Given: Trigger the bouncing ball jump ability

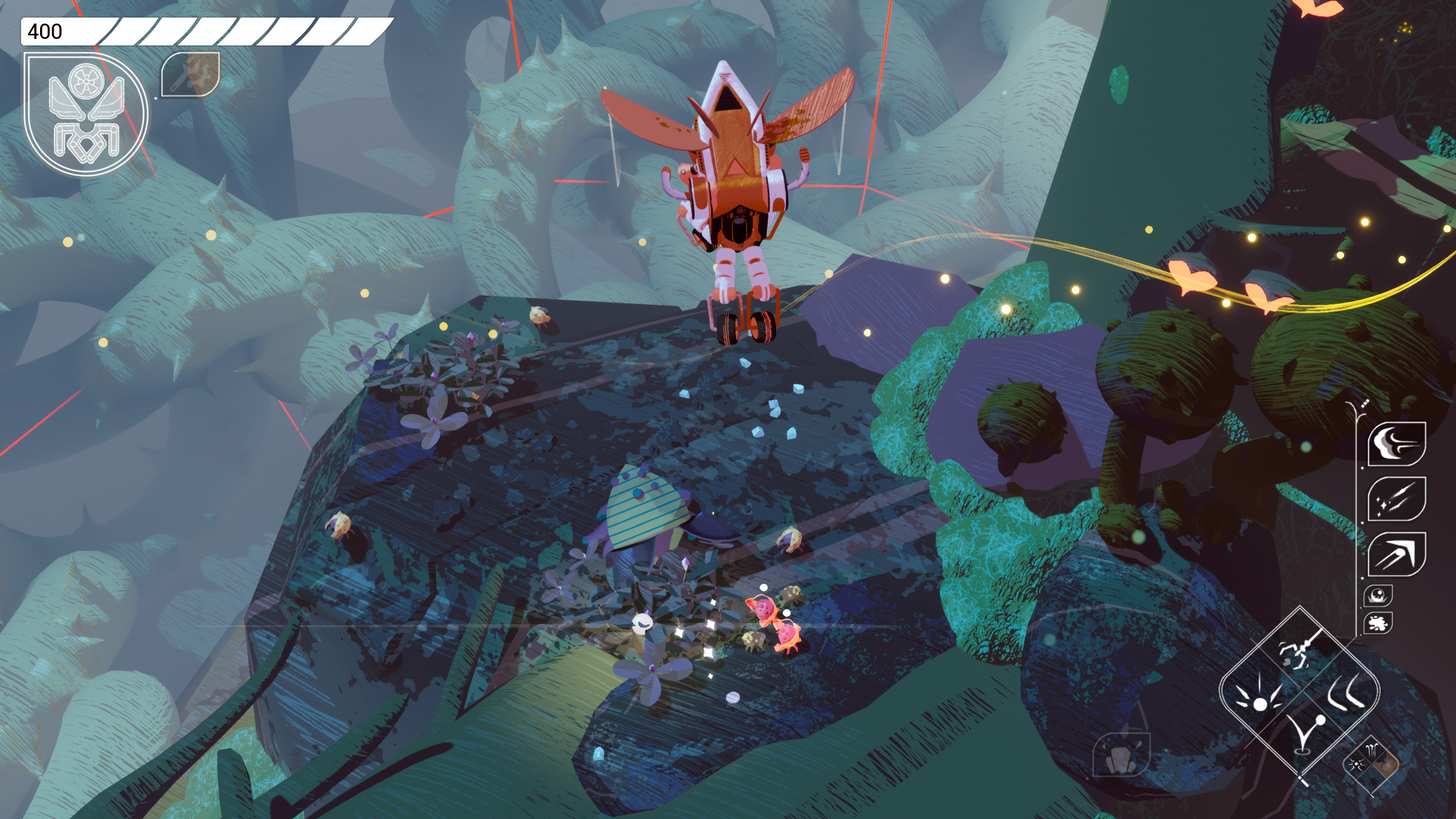Looking at the screenshot, I should tap(1305, 734).
